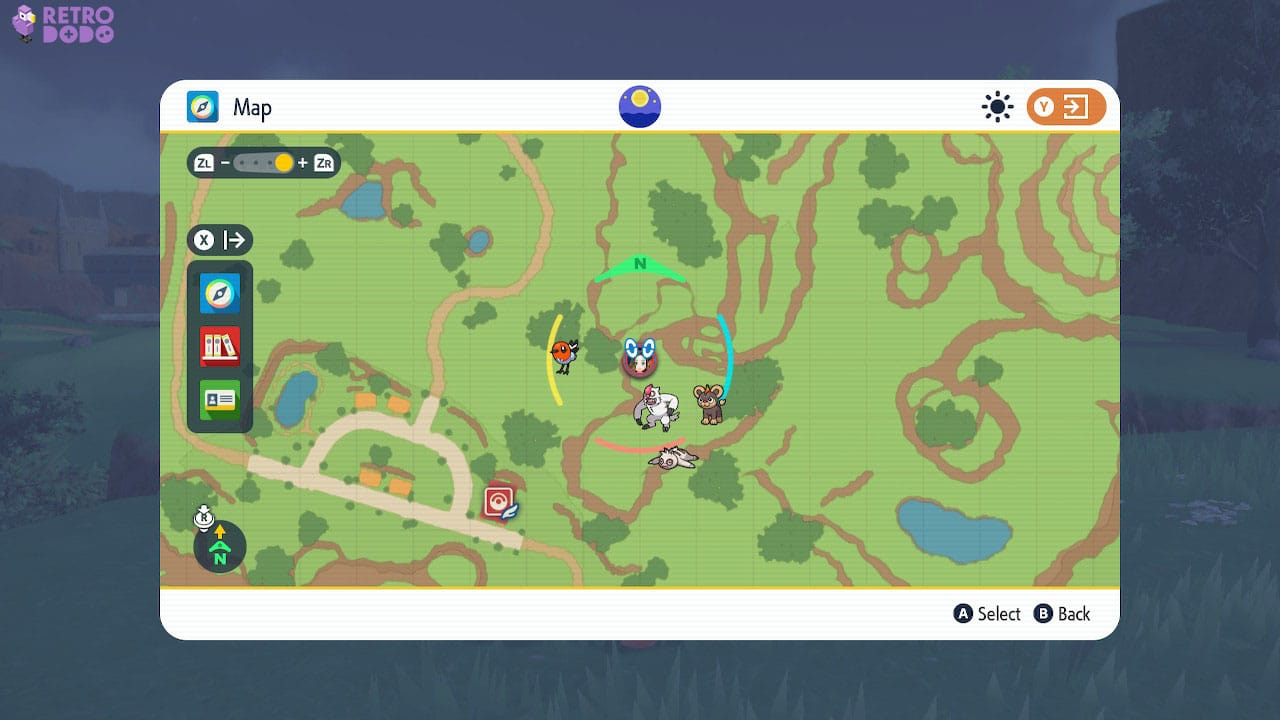The height and width of the screenshot is (720, 1280).
Task: Click the brightness sun icon
Action: point(996,106)
